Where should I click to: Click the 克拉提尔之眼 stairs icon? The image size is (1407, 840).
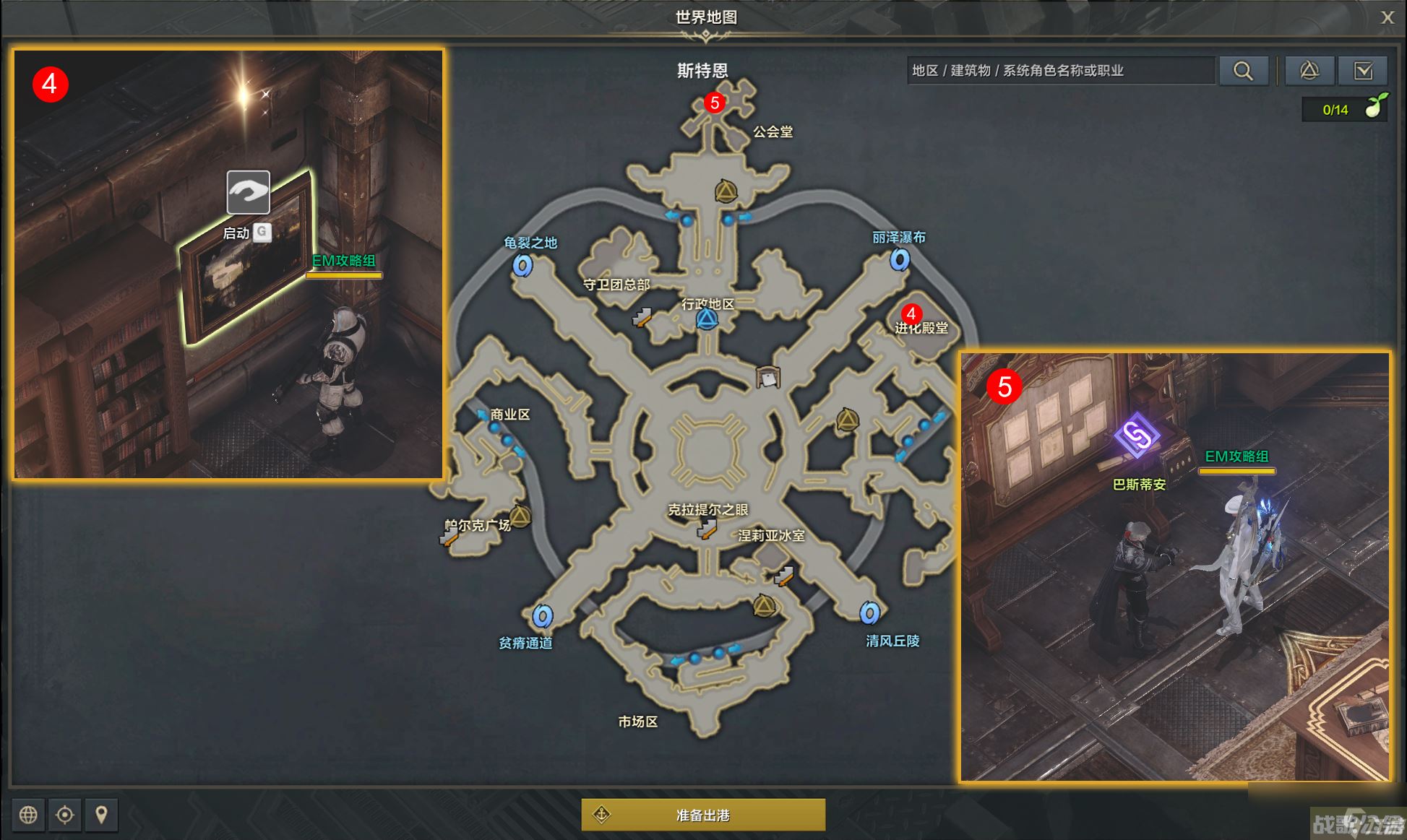pos(706,529)
